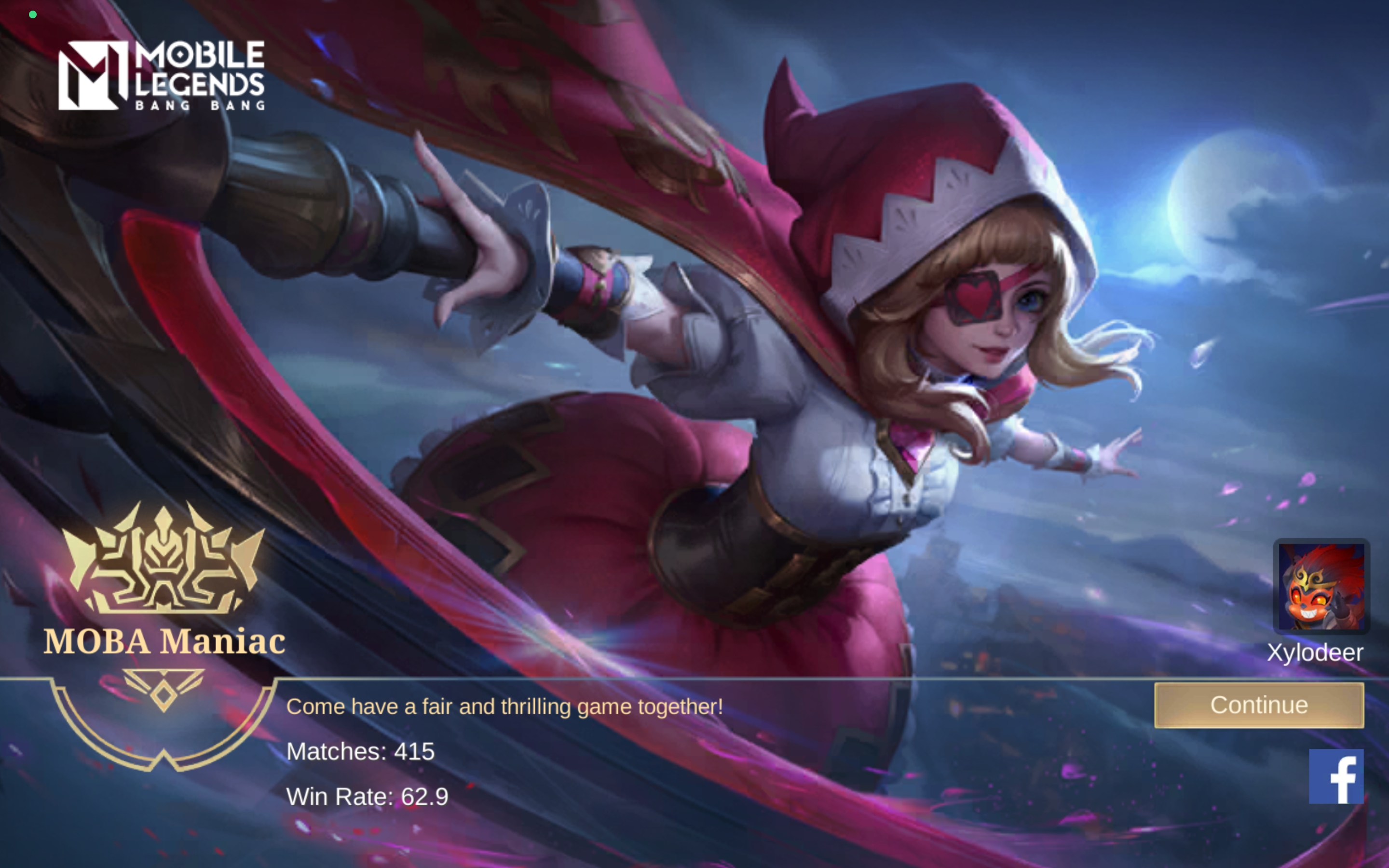Share via the Facebook icon
The width and height of the screenshot is (1389, 868).
pyautogui.click(x=1335, y=776)
